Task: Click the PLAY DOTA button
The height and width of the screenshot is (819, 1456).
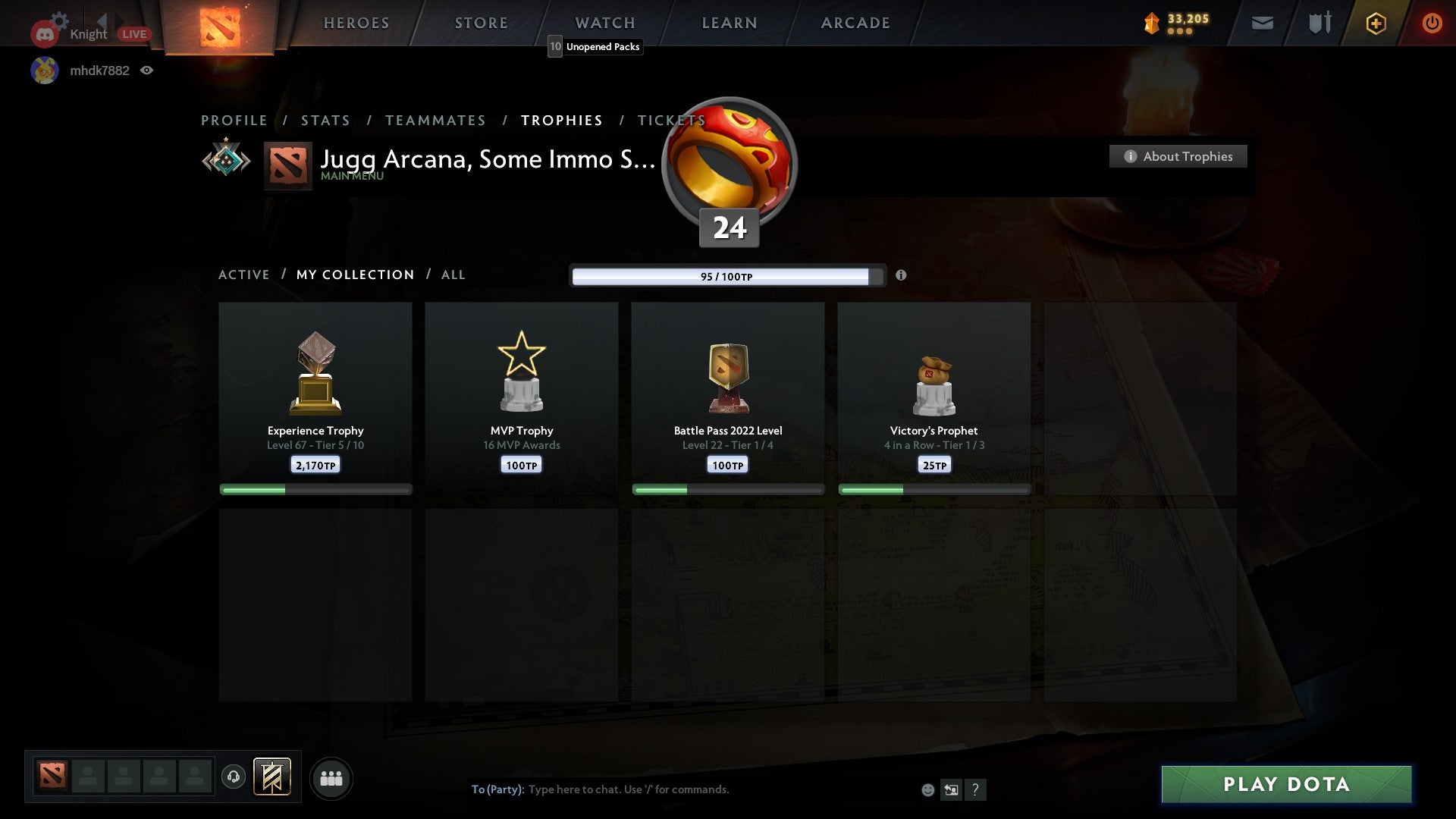Action: 1285,785
